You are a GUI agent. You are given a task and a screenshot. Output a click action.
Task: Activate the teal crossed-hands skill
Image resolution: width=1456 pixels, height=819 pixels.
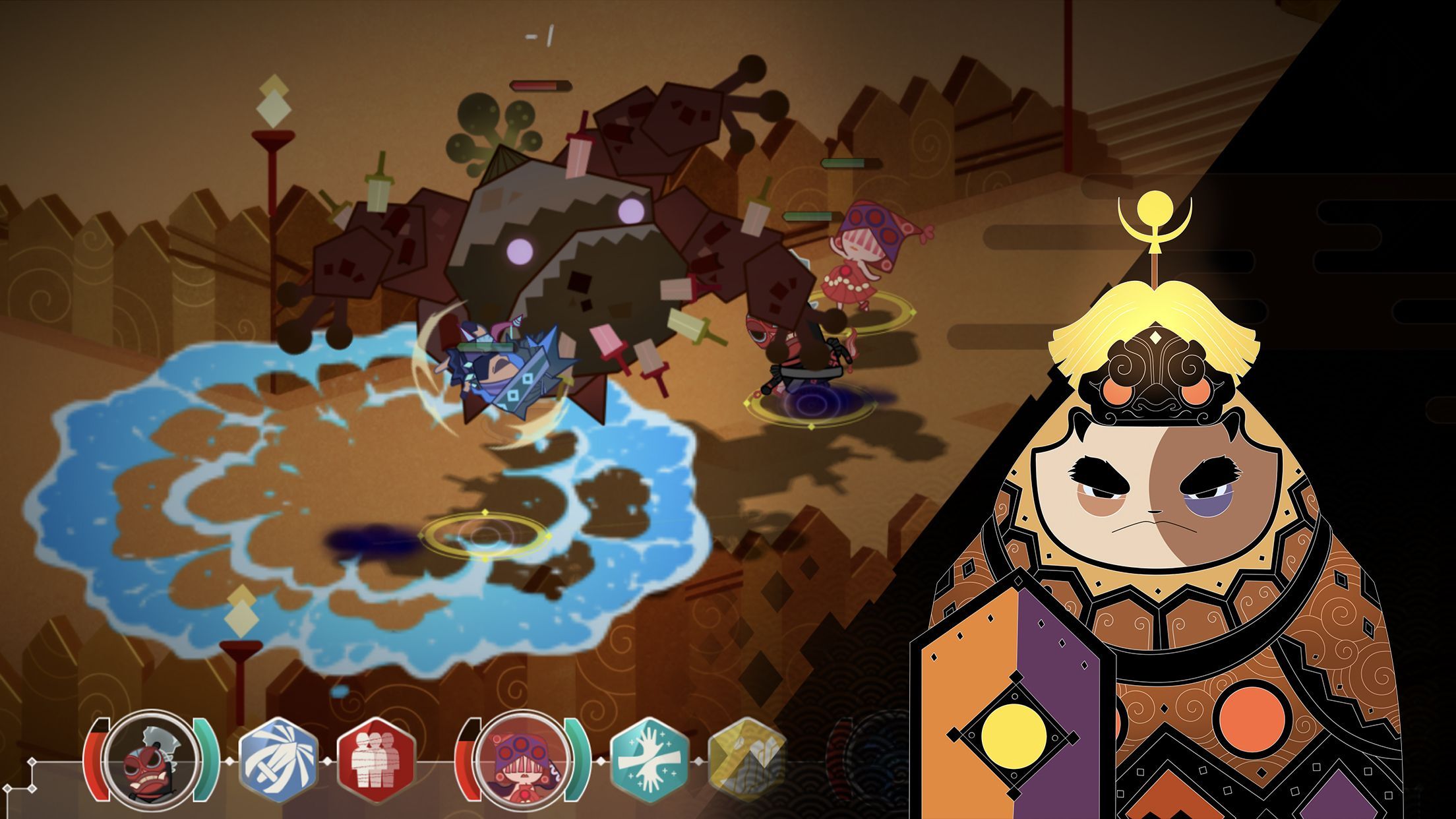click(649, 760)
